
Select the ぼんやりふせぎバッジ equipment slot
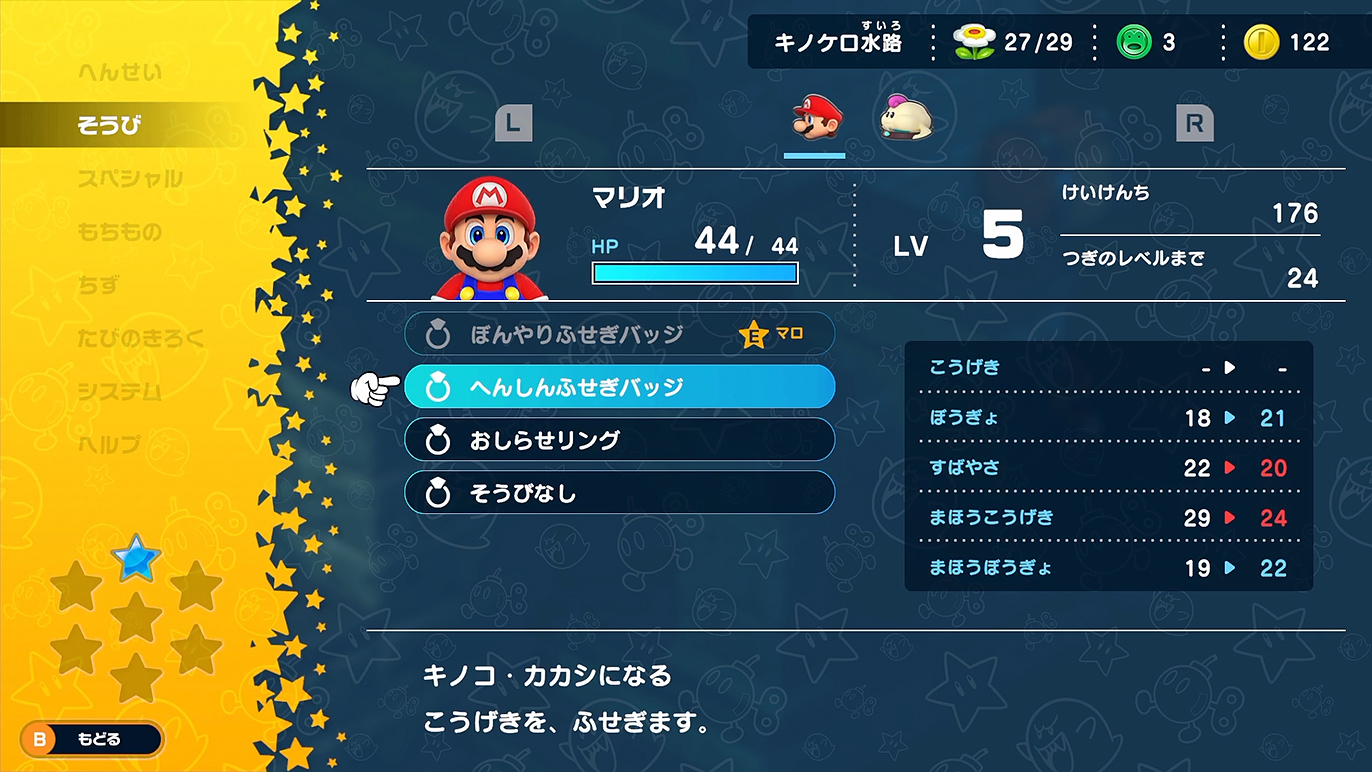[x=619, y=333]
